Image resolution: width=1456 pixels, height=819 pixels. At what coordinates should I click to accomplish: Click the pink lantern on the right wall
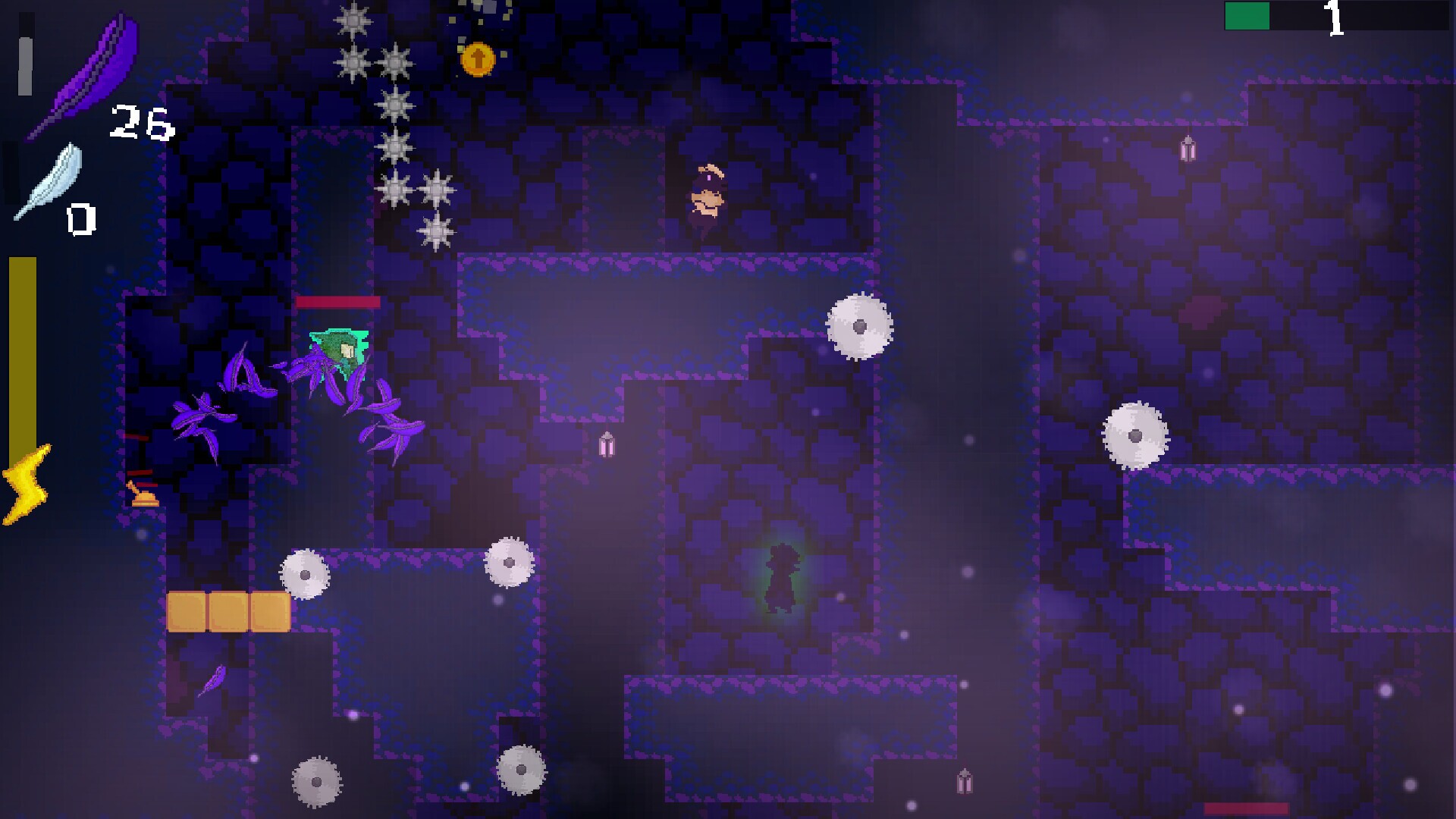pyautogui.click(x=1188, y=149)
